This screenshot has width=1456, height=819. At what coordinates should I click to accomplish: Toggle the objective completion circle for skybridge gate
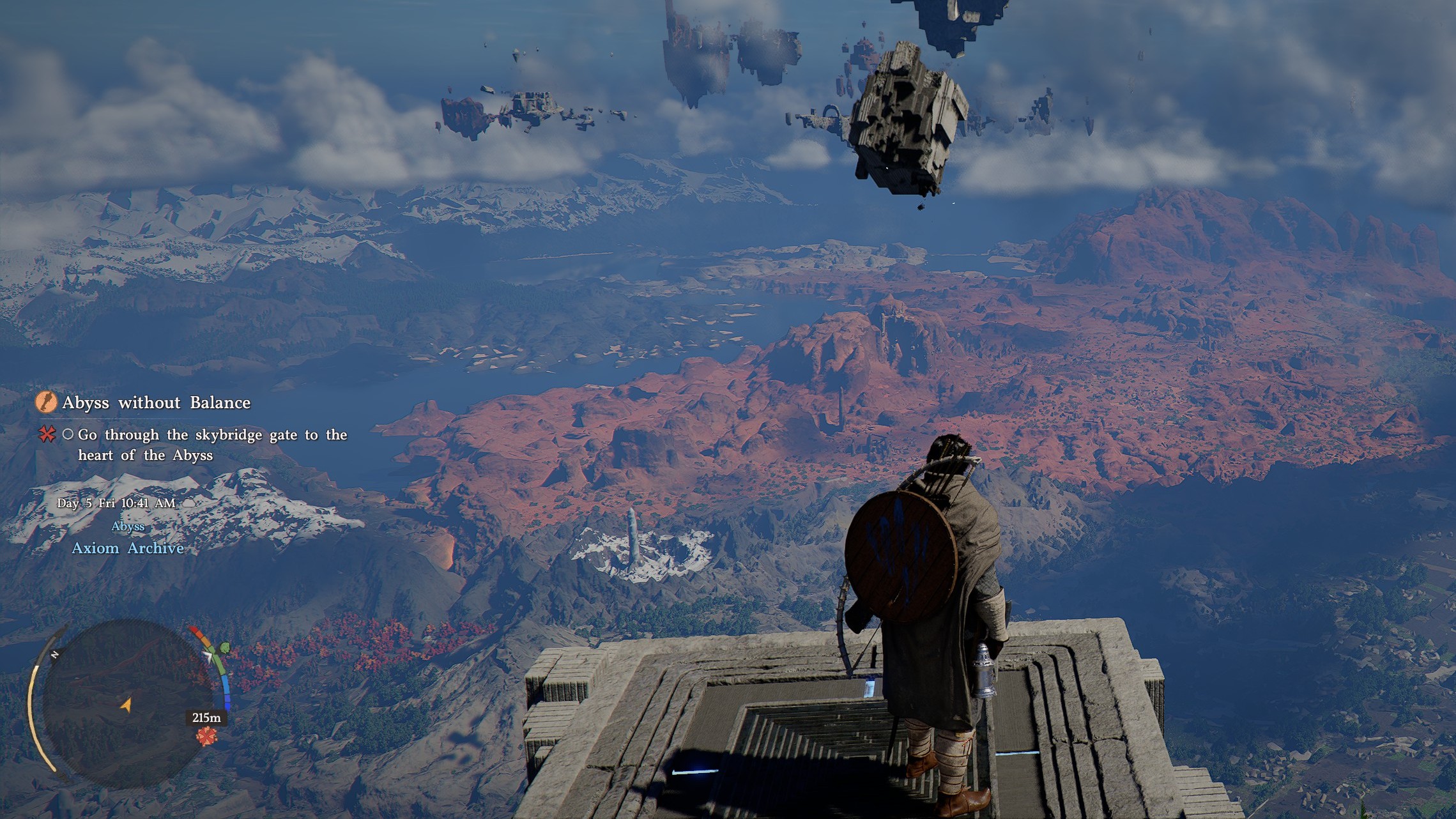coord(70,436)
